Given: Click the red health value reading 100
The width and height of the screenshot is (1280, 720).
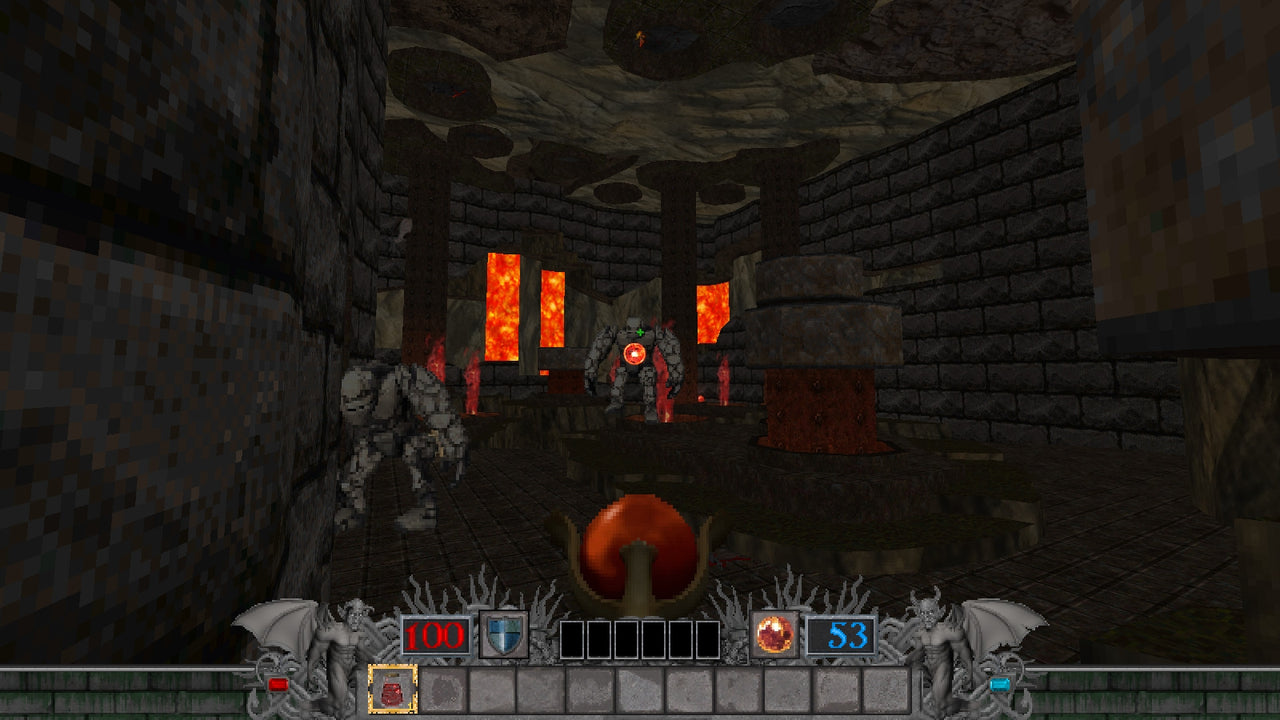Looking at the screenshot, I should 435,637.
